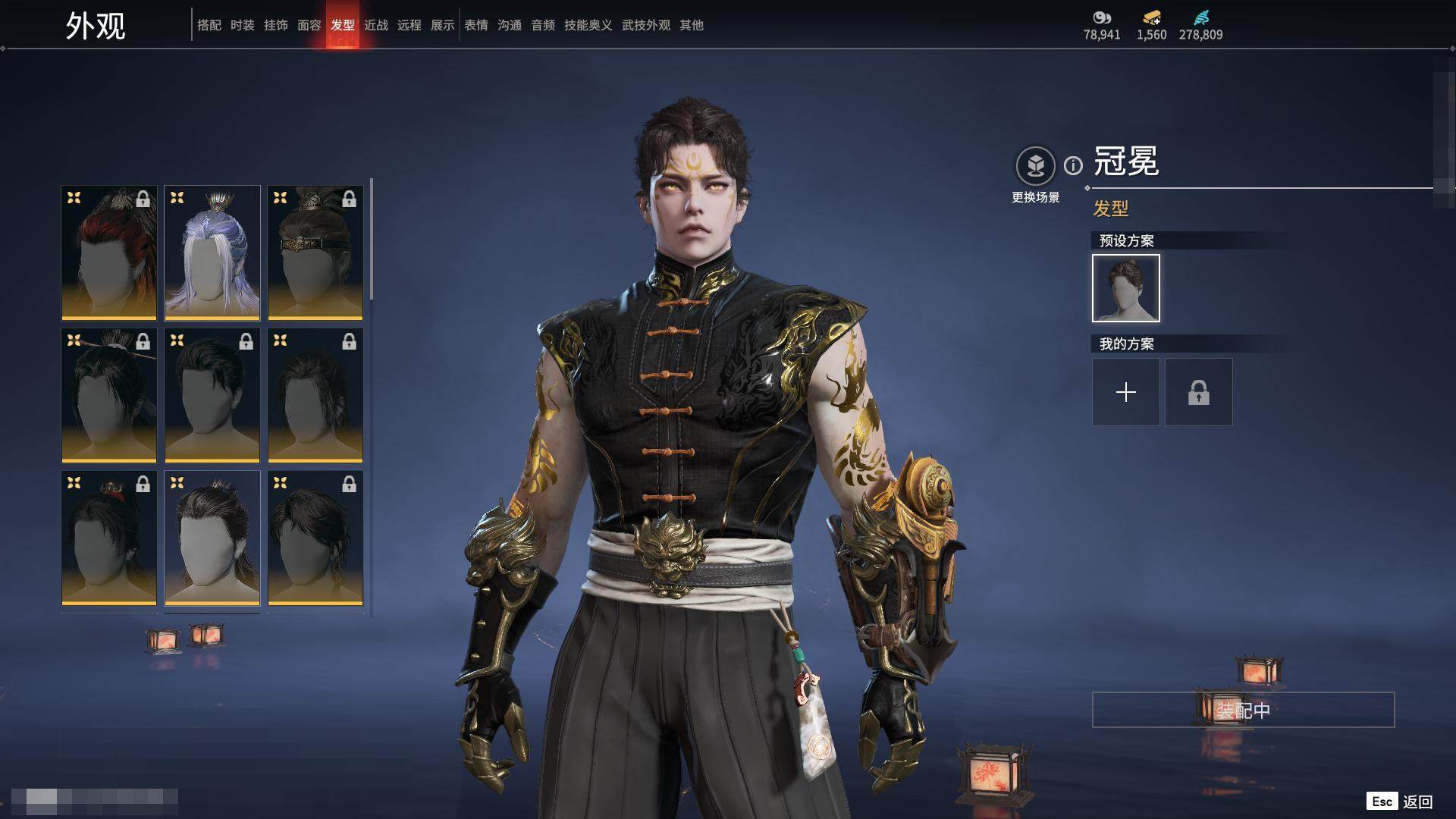The width and height of the screenshot is (1456, 819).
Task: Open the 其他 tab
Action: 692,25
